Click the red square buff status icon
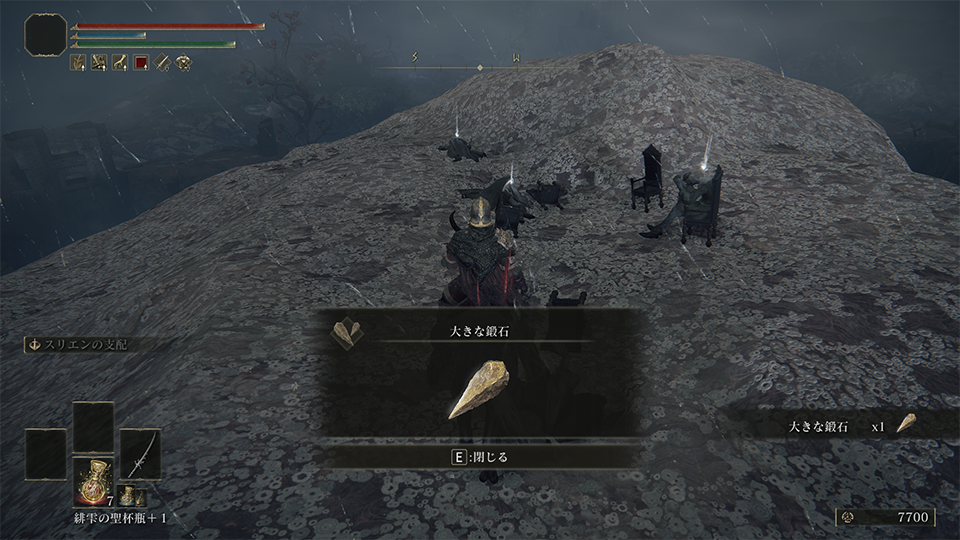This screenshot has height=540, width=960. tap(141, 63)
